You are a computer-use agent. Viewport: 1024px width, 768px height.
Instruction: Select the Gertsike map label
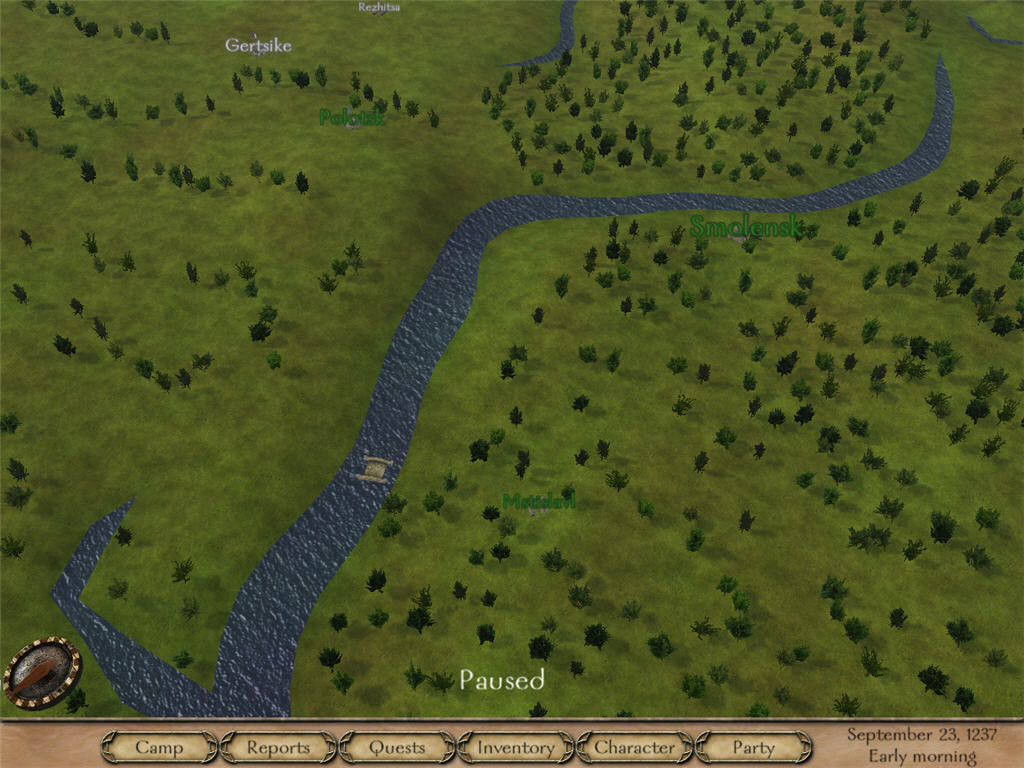258,45
